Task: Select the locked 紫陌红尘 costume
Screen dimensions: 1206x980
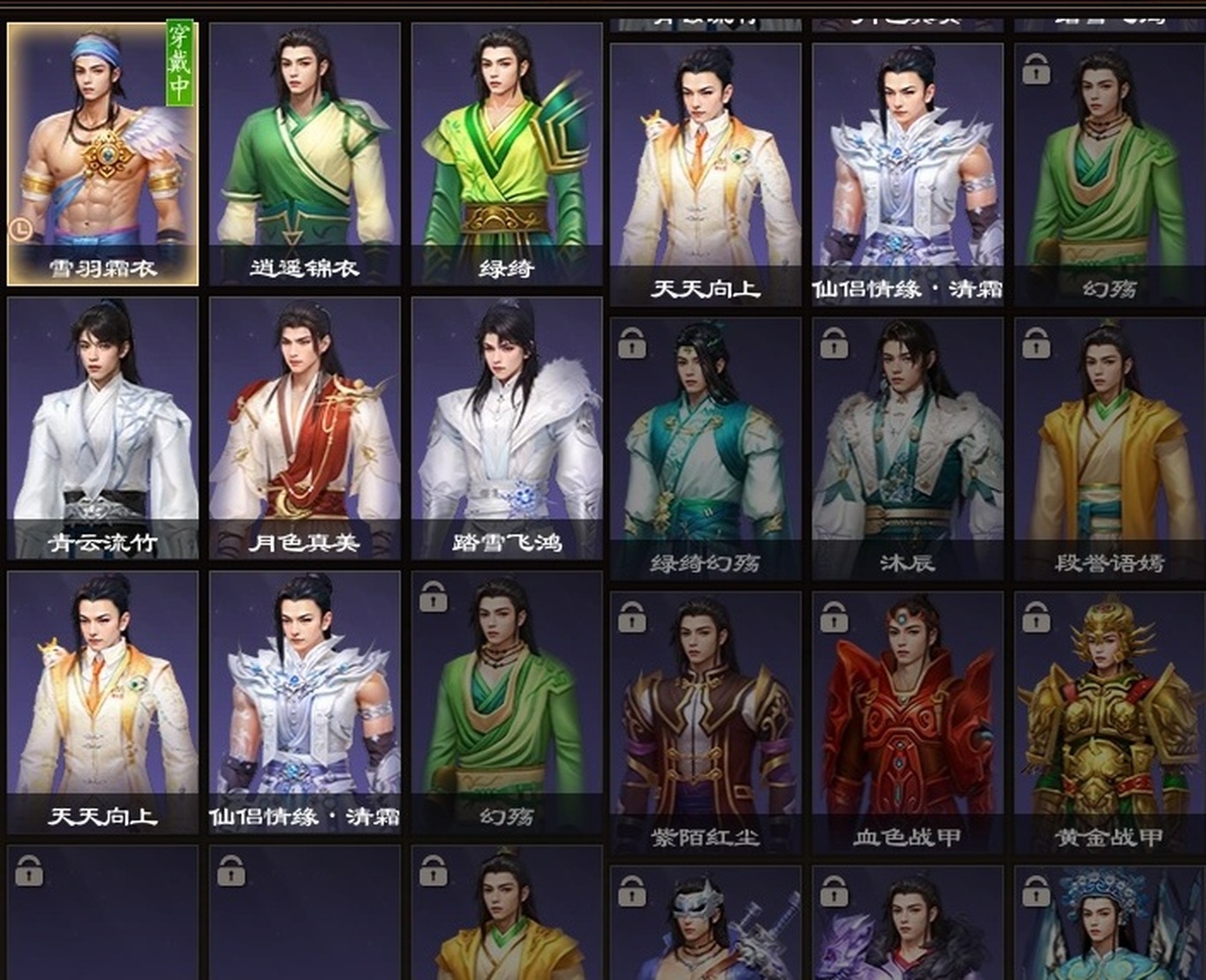Action: coord(705,722)
